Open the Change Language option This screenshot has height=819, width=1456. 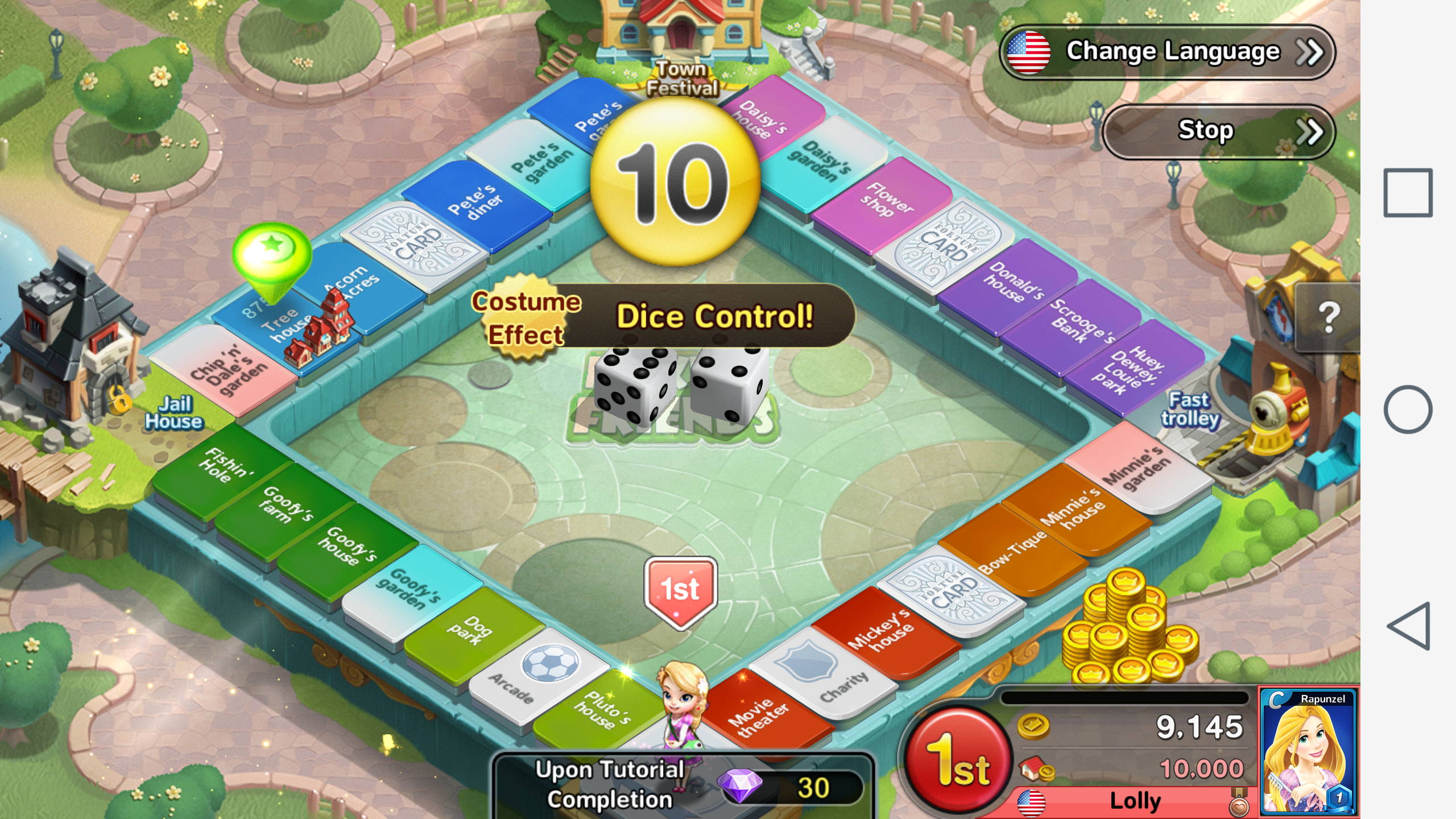1167,52
